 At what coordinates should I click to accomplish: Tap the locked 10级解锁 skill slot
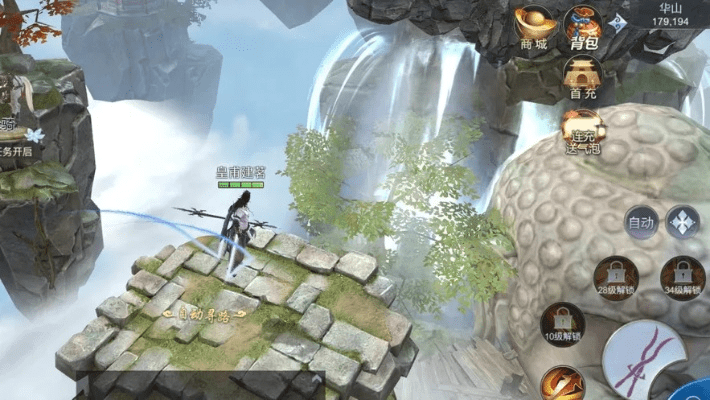click(x=561, y=324)
